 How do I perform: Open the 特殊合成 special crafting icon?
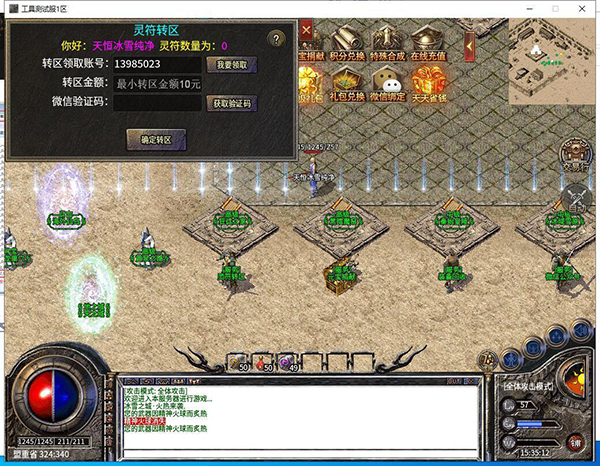388,43
